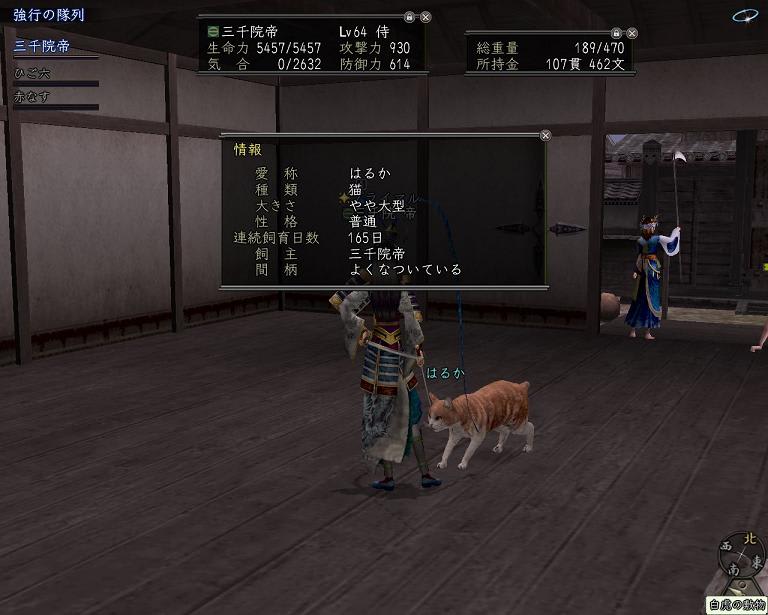This screenshot has width=768, height=615.
Task: Select party member 赤なす
Action: 32,97
